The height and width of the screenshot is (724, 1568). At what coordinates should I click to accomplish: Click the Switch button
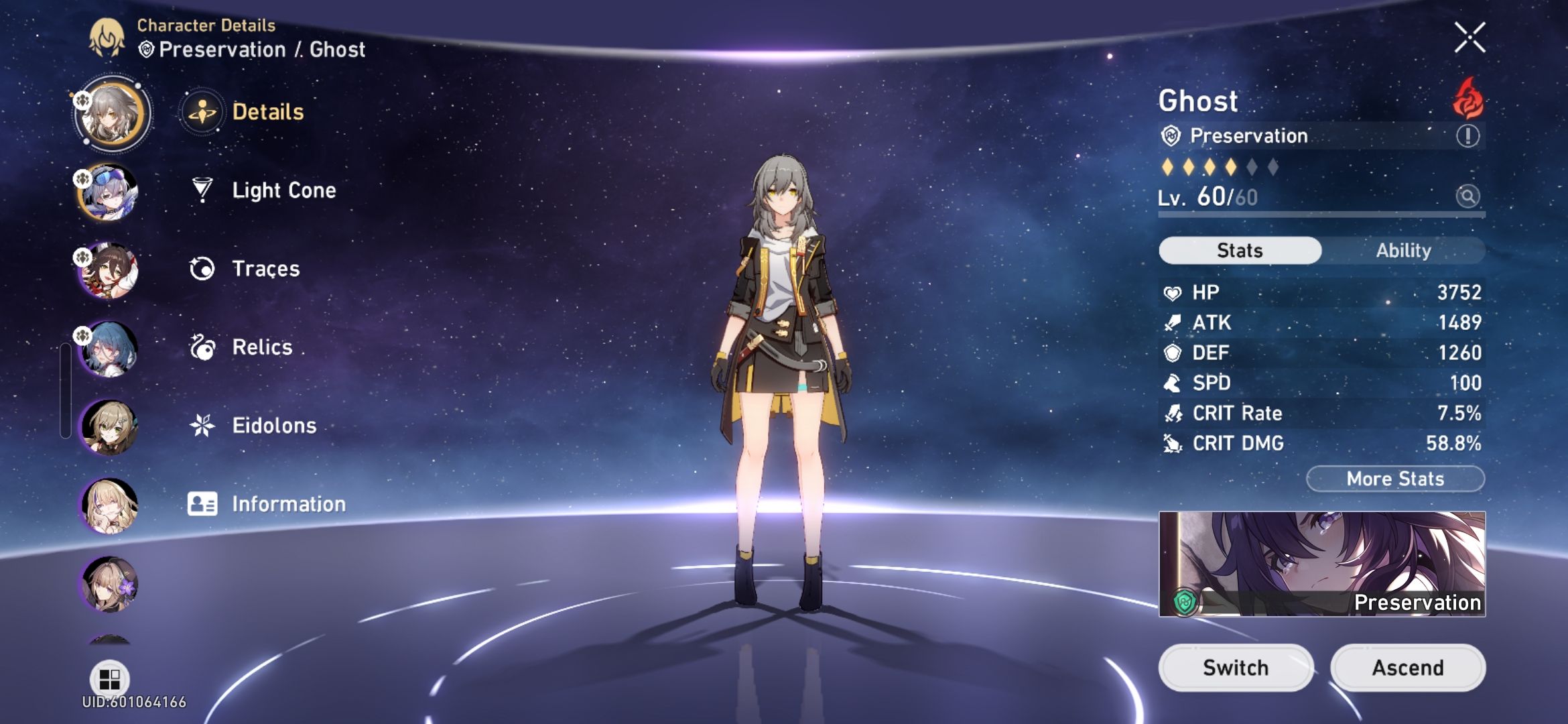point(1235,667)
